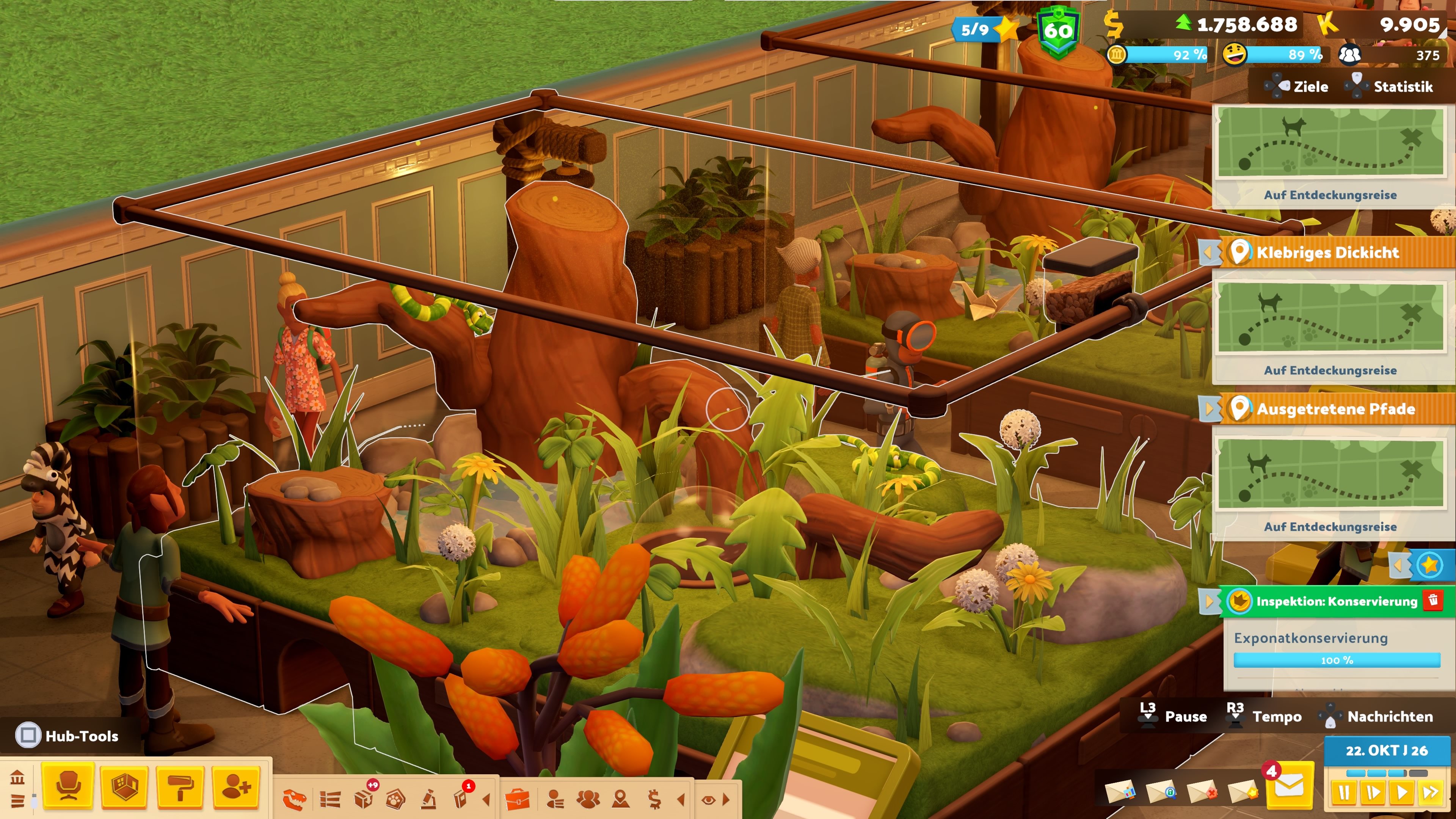Image resolution: width=1456 pixels, height=819 pixels.
Task: Collapse the Inspektion: Konservierung panel
Action: [1209, 601]
